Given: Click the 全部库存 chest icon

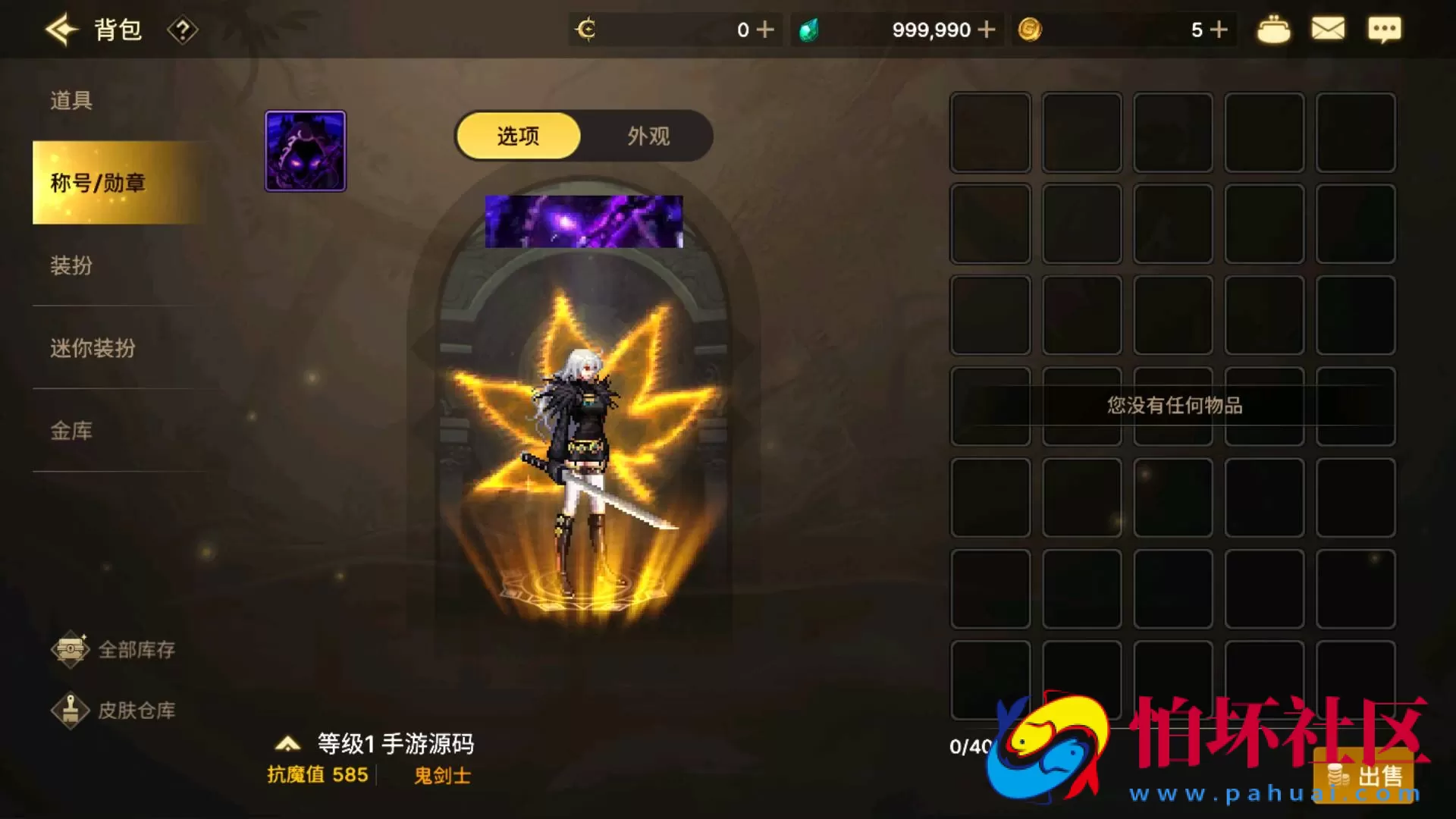Looking at the screenshot, I should [72, 650].
